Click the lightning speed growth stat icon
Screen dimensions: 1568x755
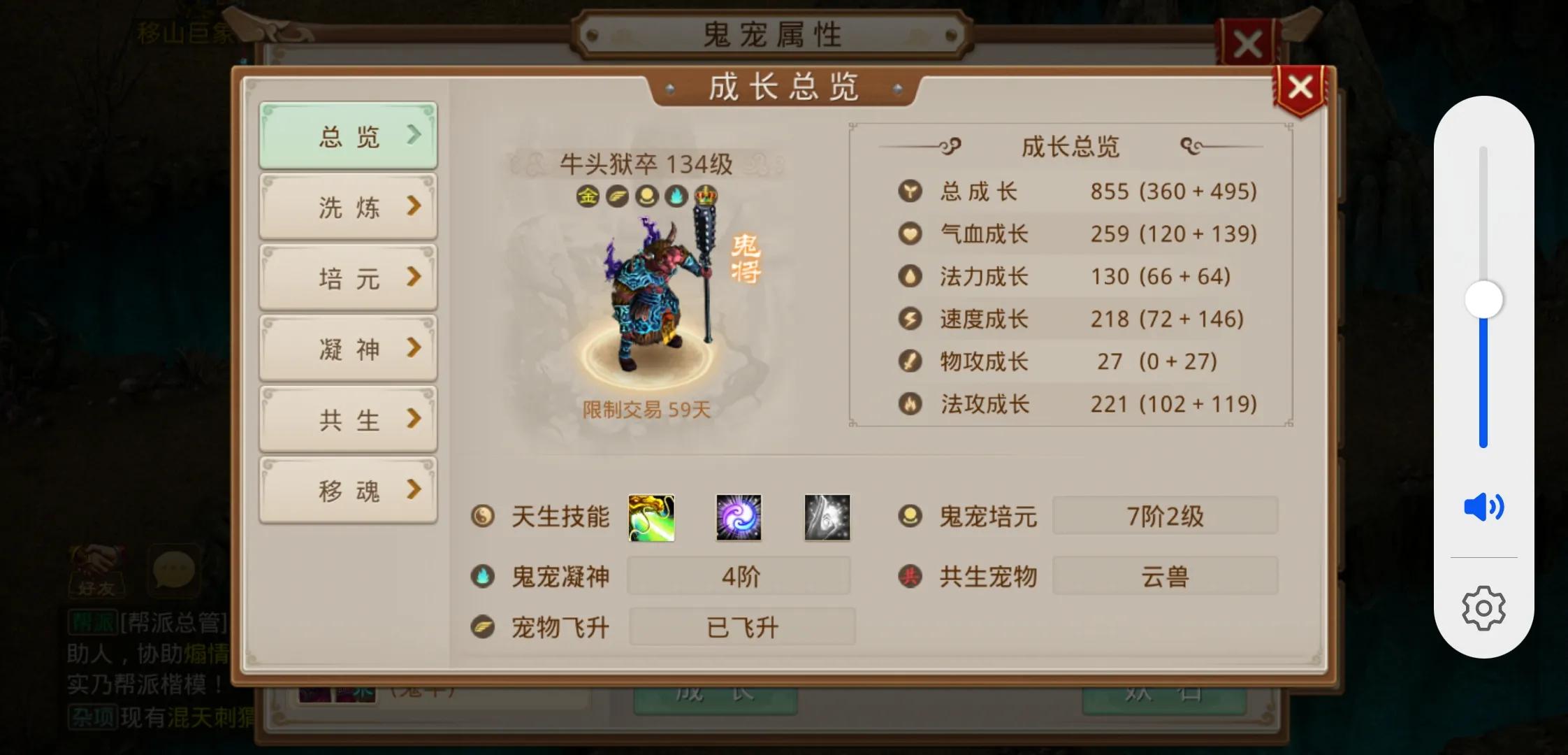(910, 319)
